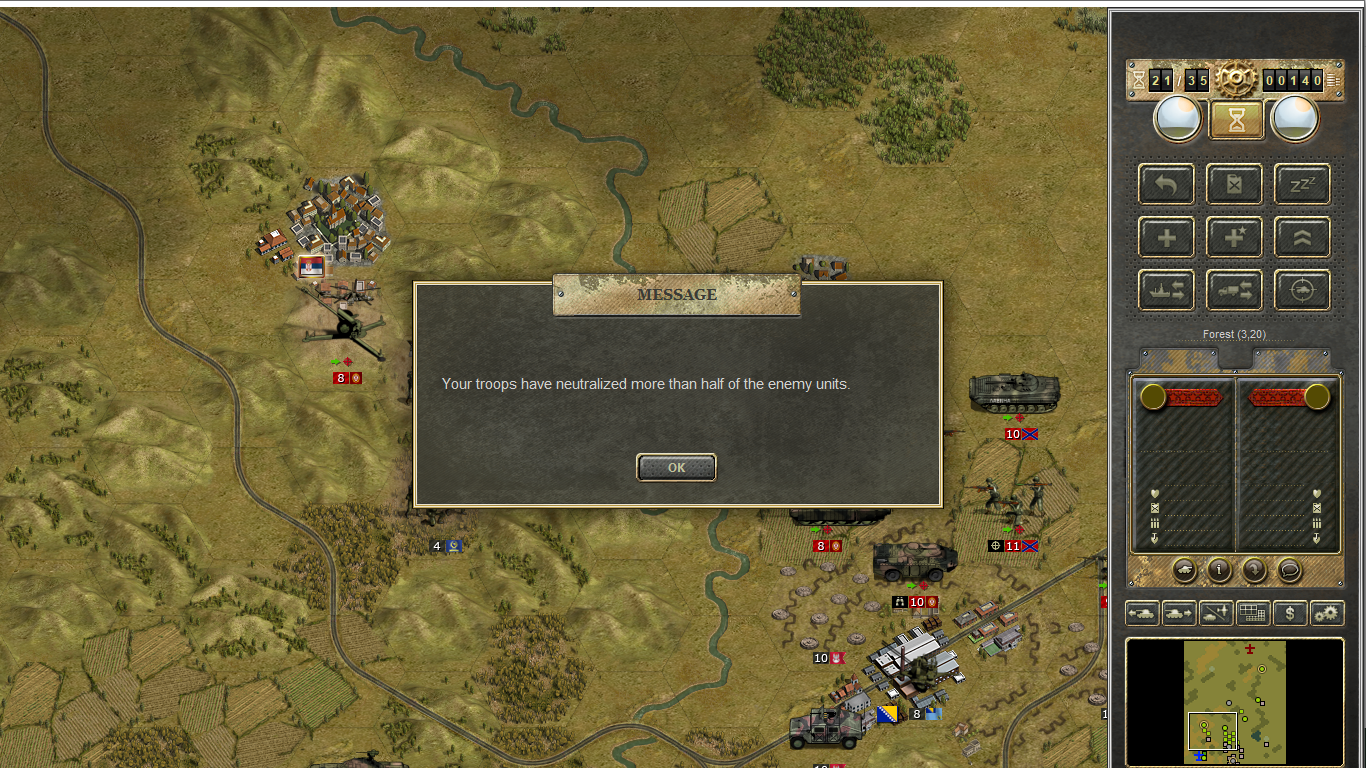This screenshot has width=1366, height=768.
Task: Click the round speech bubble button
Action: [1289, 570]
